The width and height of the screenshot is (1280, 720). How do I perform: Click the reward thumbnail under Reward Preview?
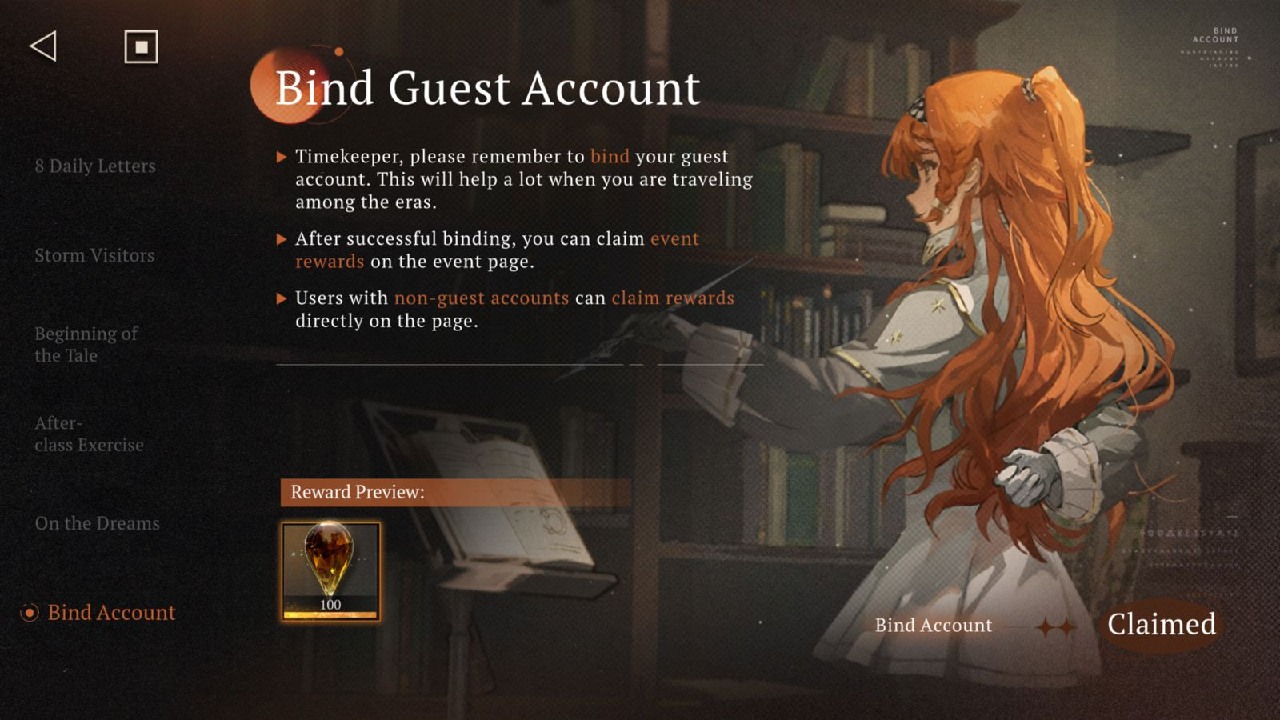pos(330,568)
